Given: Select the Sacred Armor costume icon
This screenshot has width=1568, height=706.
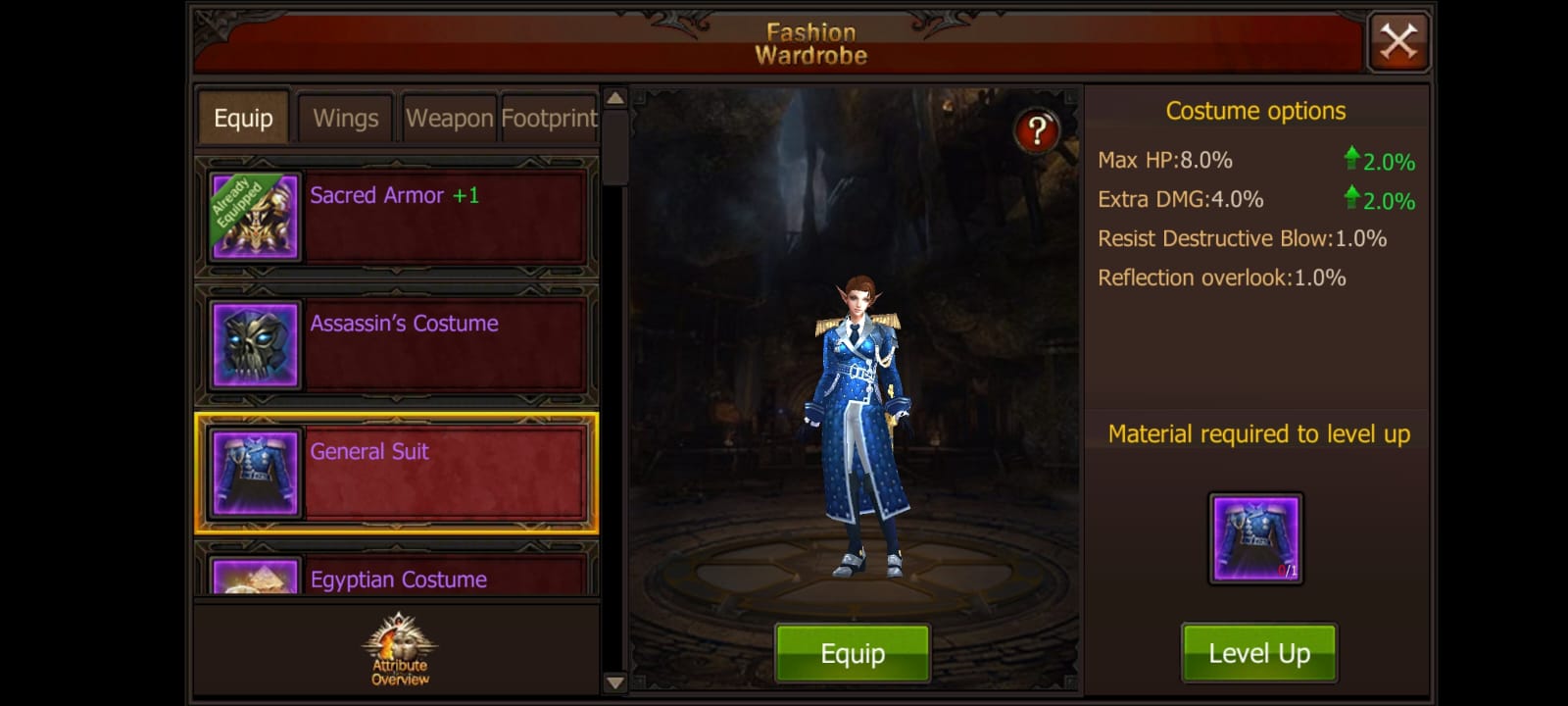Looking at the screenshot, I should [255, 216].
